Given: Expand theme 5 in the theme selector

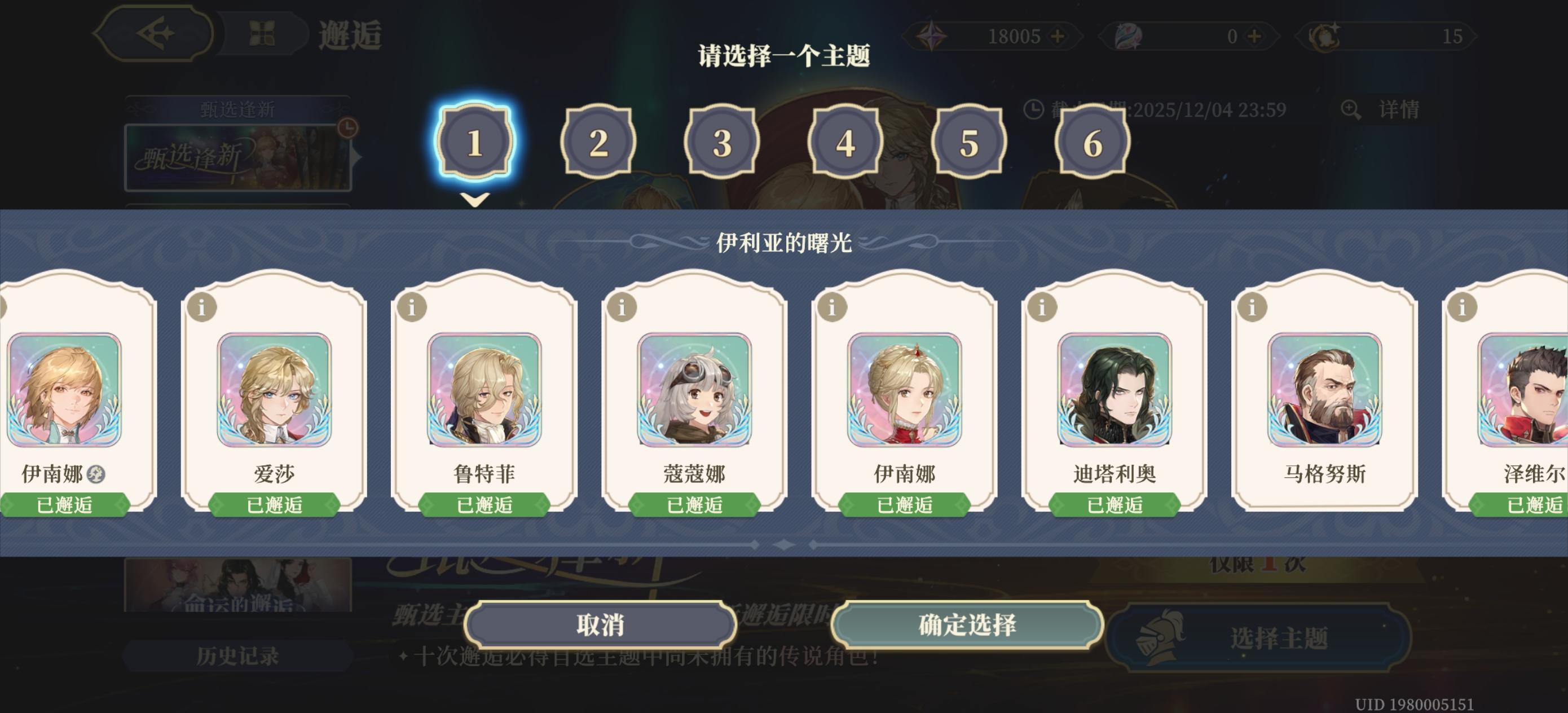Looking at the screenshot, I should click(x=969, y=143).
